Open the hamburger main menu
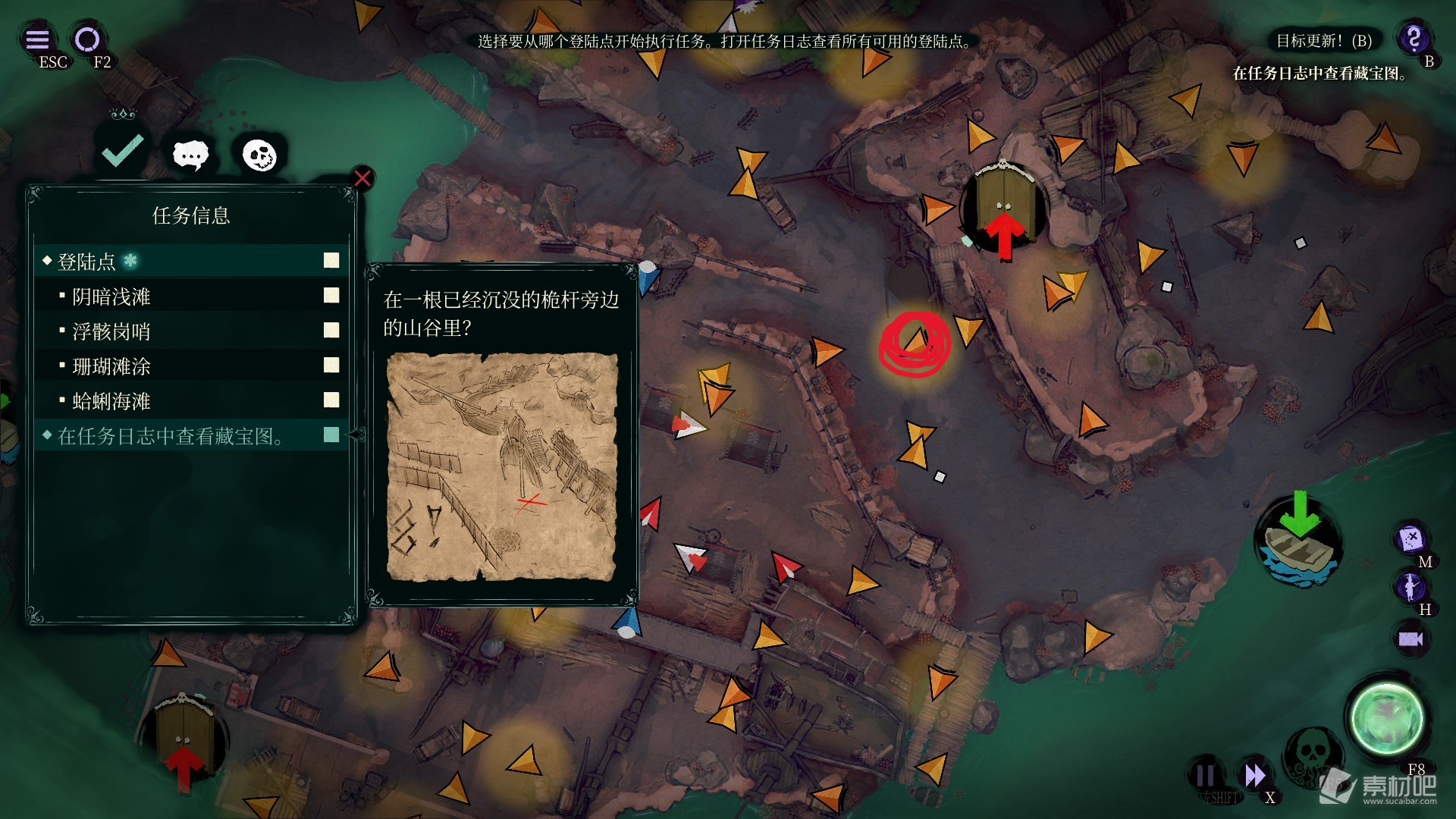 pyautogui.click(x=37, y=39)
